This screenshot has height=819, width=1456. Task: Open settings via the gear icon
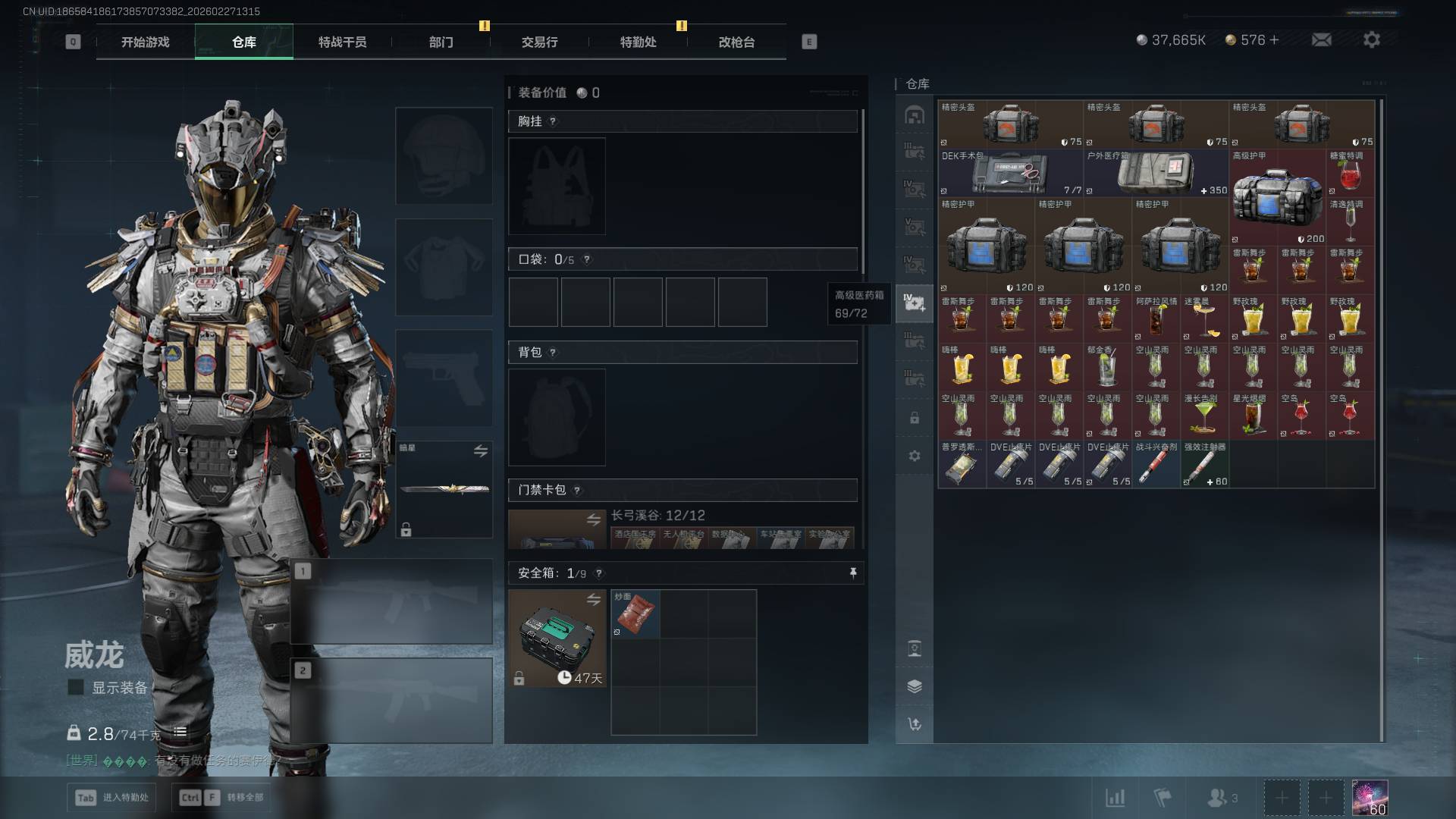point(1371,39)
